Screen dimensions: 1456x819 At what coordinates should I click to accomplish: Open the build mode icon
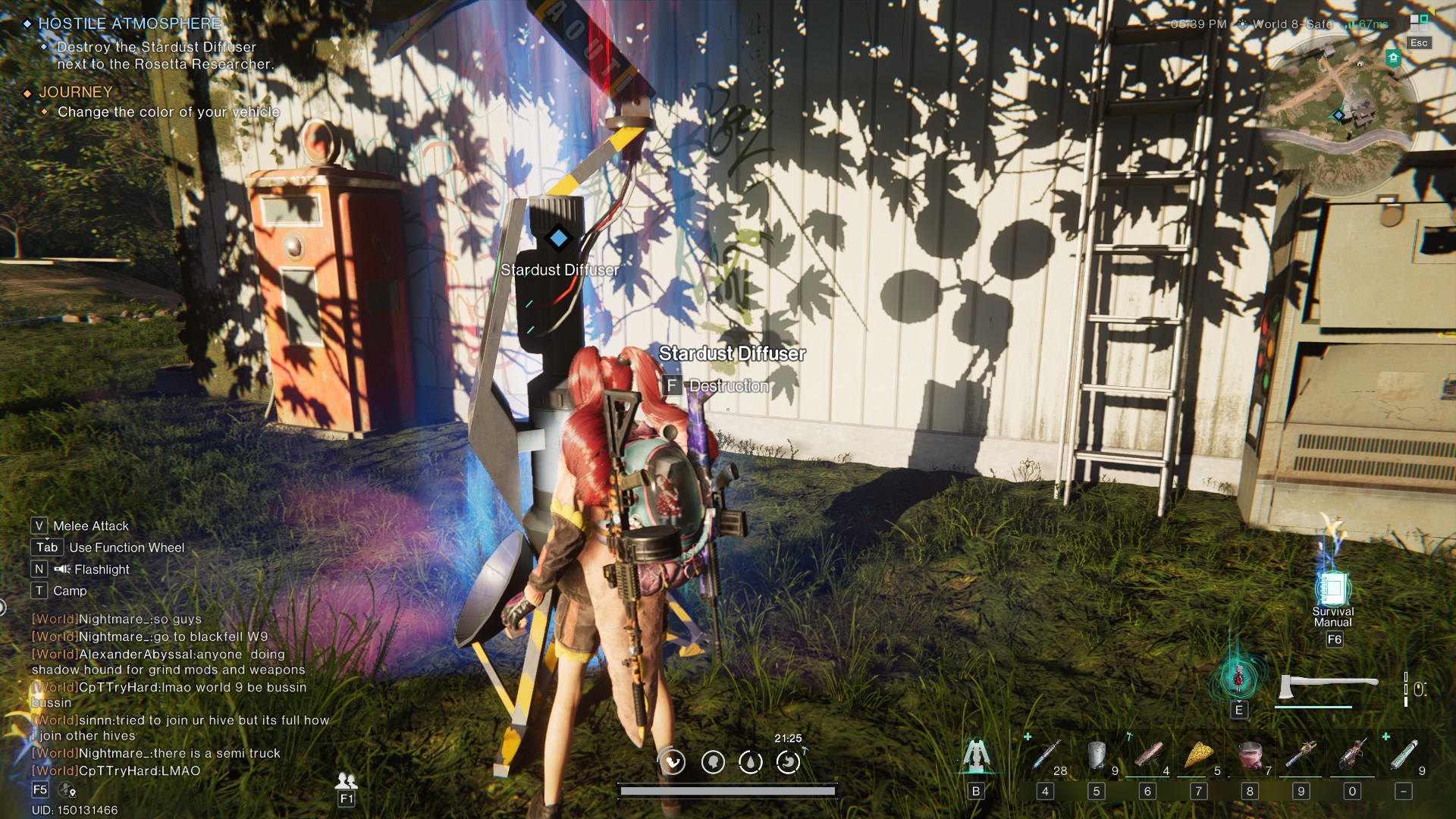pos(976,756)
